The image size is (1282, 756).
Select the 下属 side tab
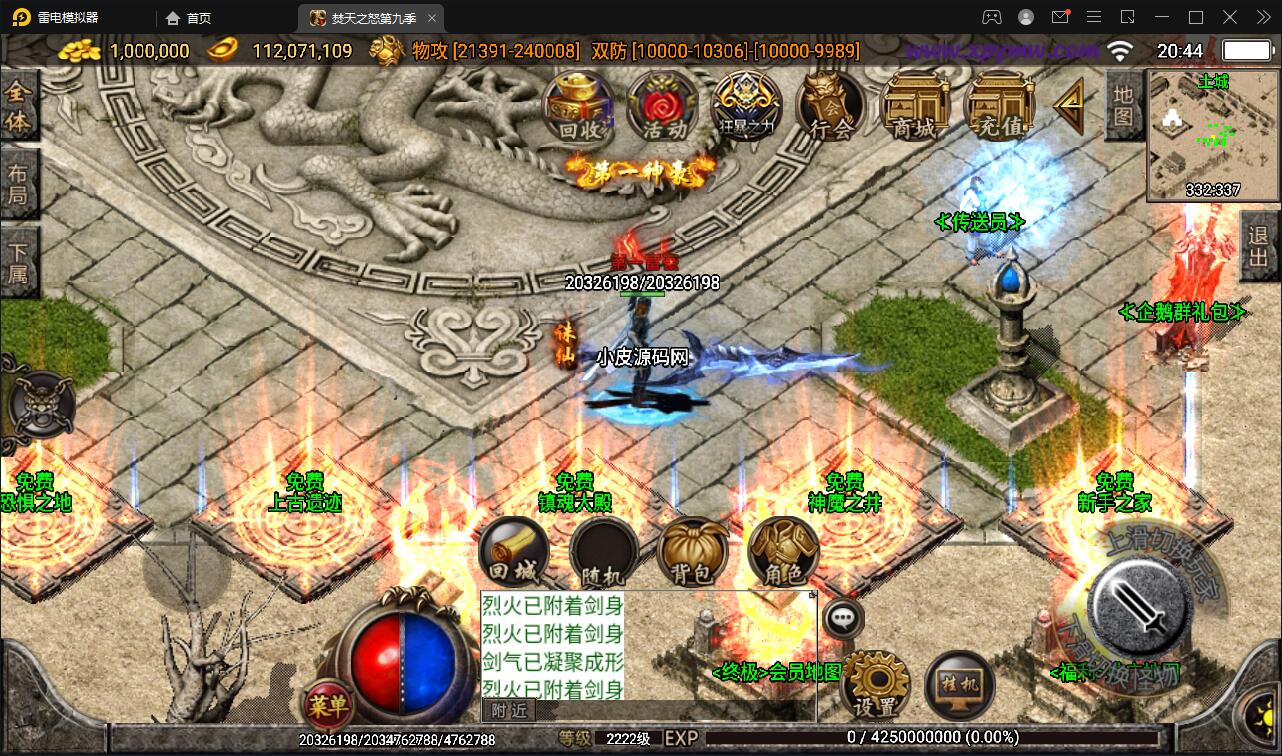point(19,259)
